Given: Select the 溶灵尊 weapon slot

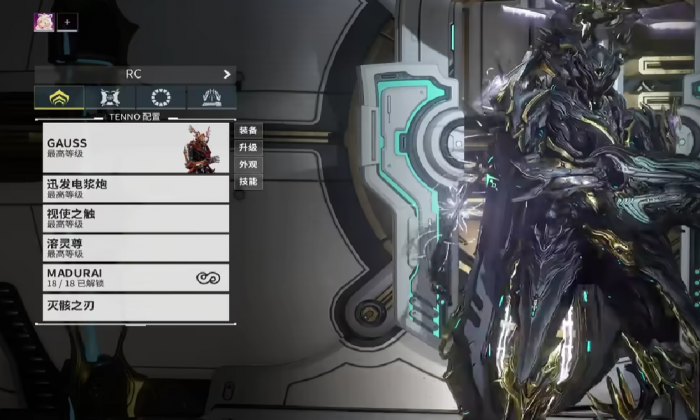Looking at the screenshot, I should pos(136,247).
